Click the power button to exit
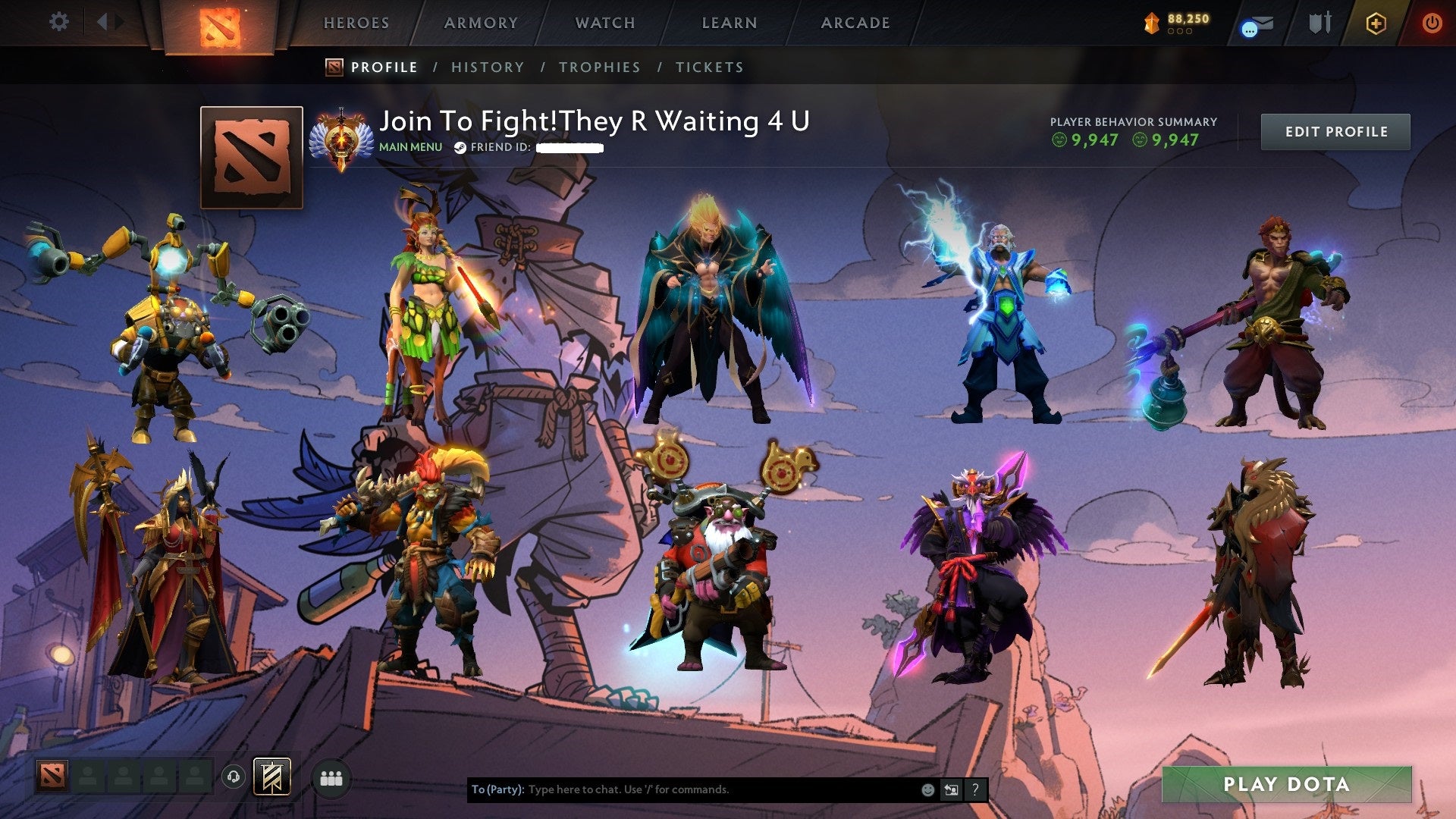 click(x=1433, y=22)
